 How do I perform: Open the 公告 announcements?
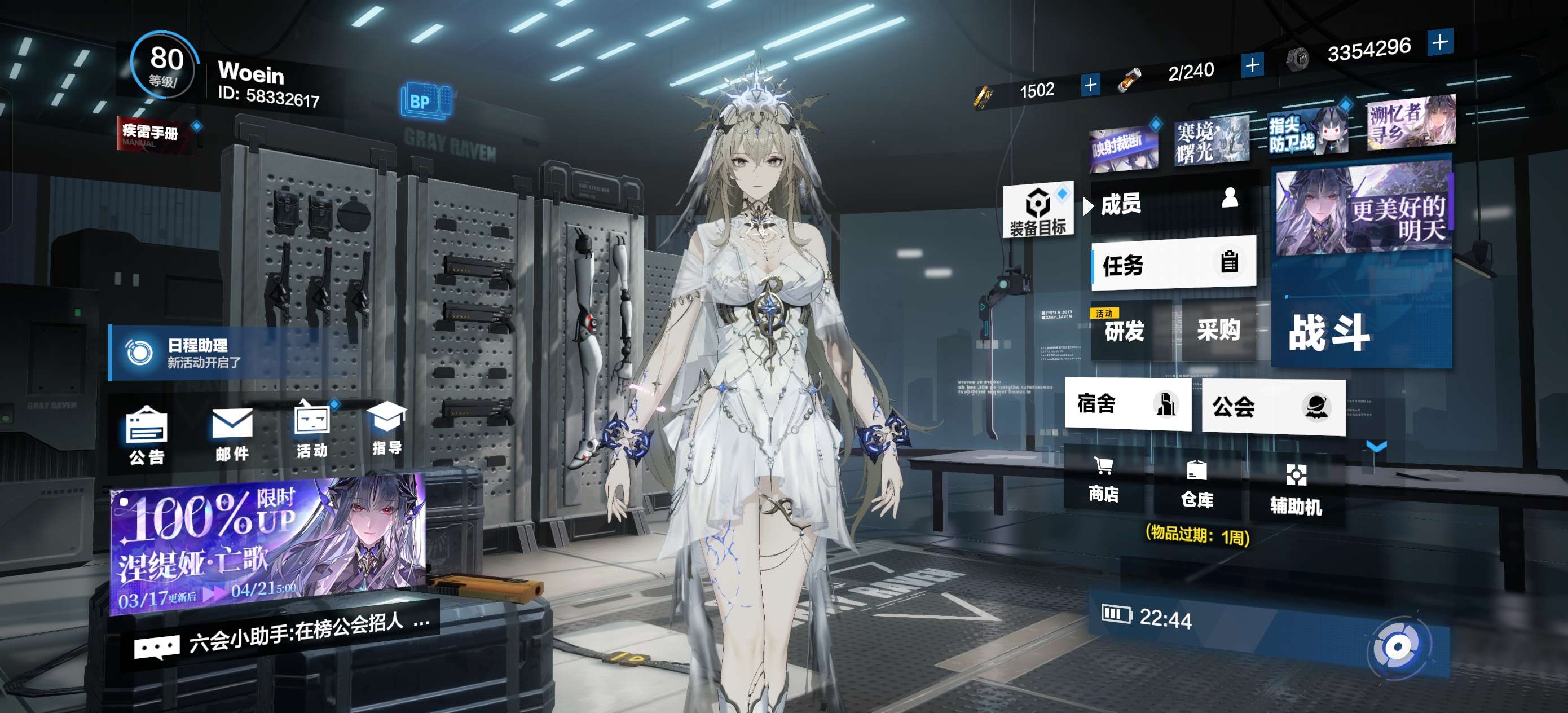click(x=146, y=435)
